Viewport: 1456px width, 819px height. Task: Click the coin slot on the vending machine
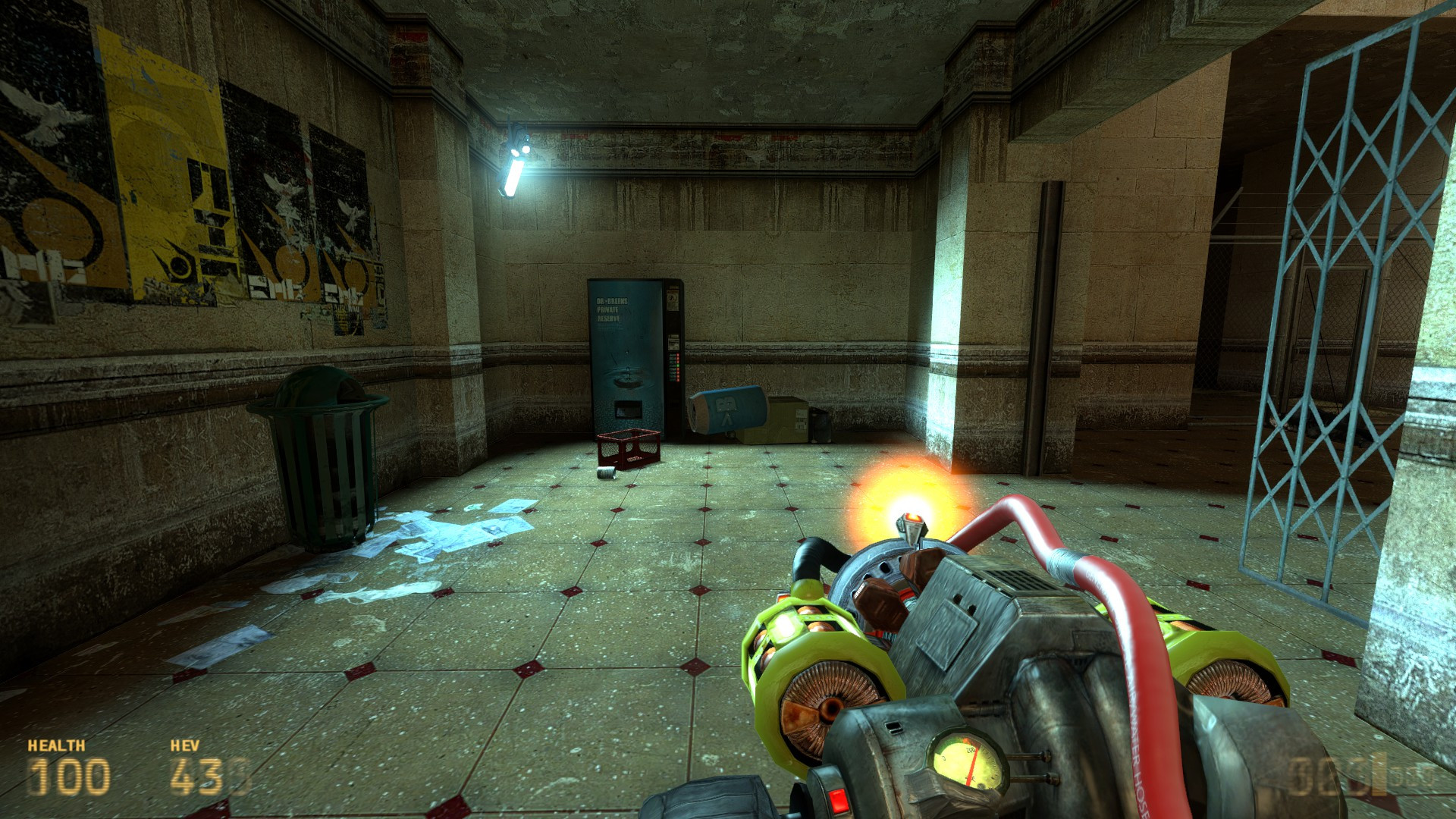[x=672, y=299]
